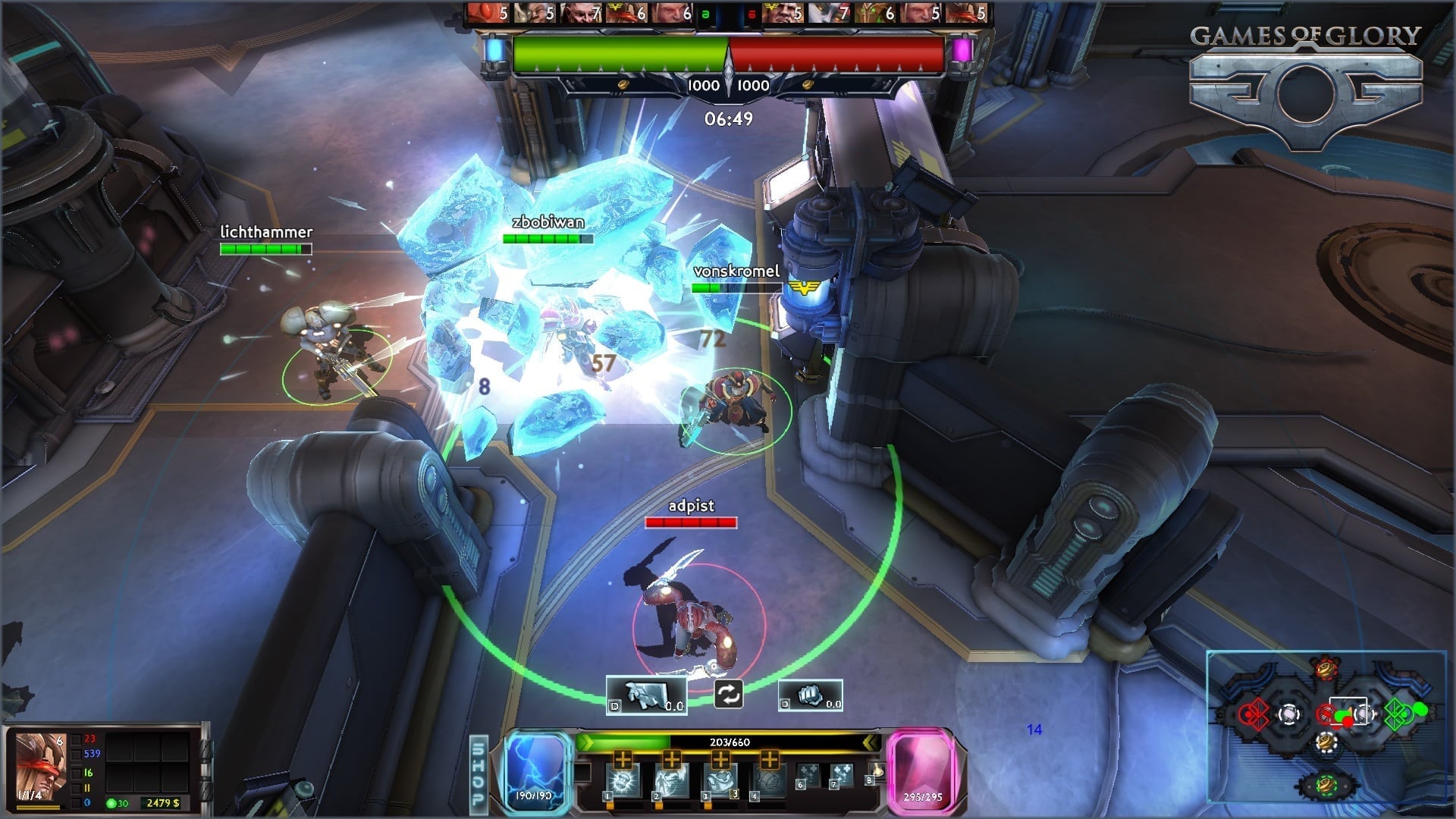Select the greyed ability in slot 4
Screen dimensions: 1456x819
[768, 781]
